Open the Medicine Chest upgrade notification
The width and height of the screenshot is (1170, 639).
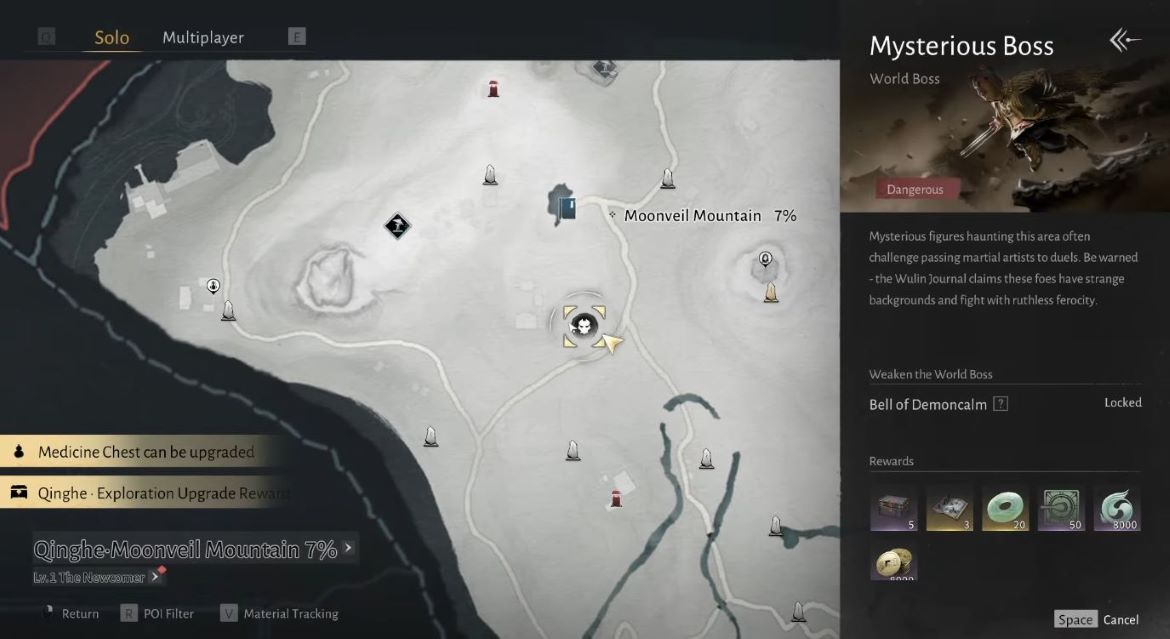tap(146, 452)
